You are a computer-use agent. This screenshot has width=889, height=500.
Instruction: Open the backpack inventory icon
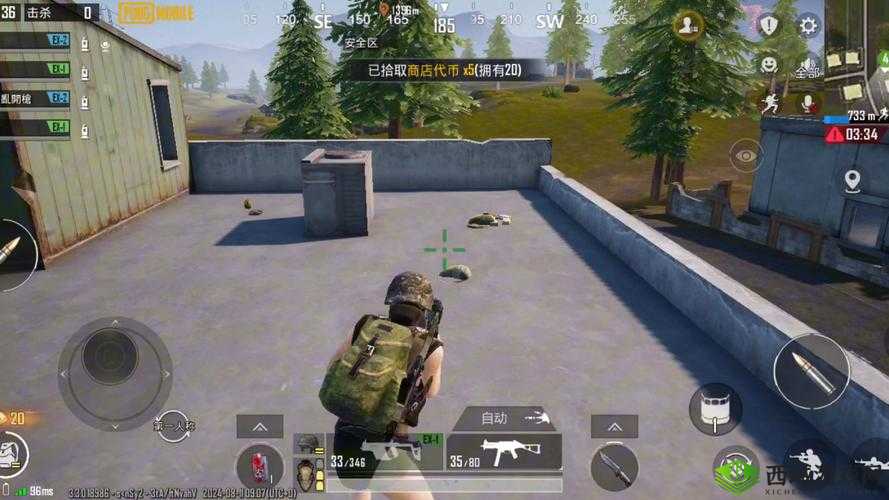tap(14, 453)
